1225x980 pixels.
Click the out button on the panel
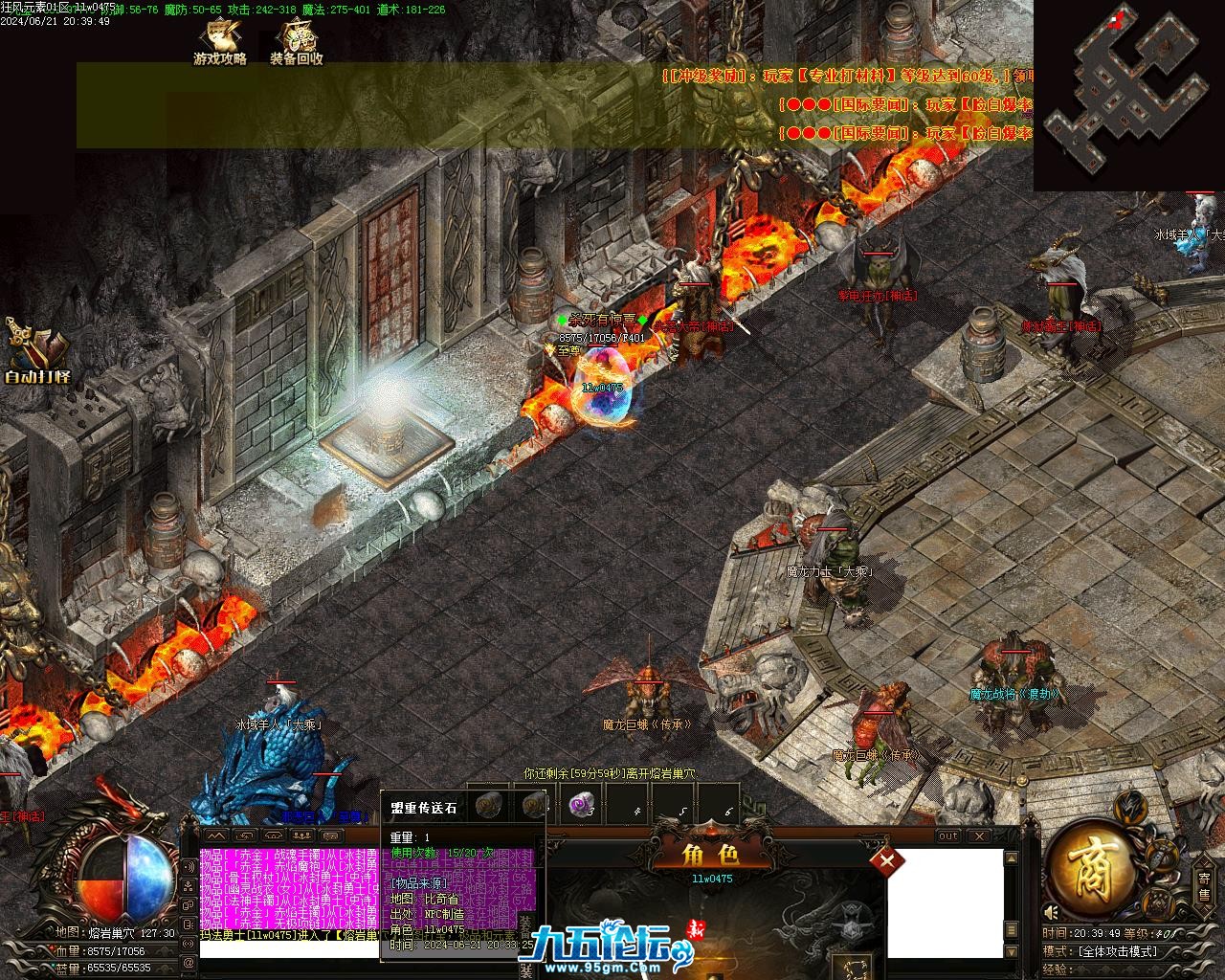click(947, 835)
